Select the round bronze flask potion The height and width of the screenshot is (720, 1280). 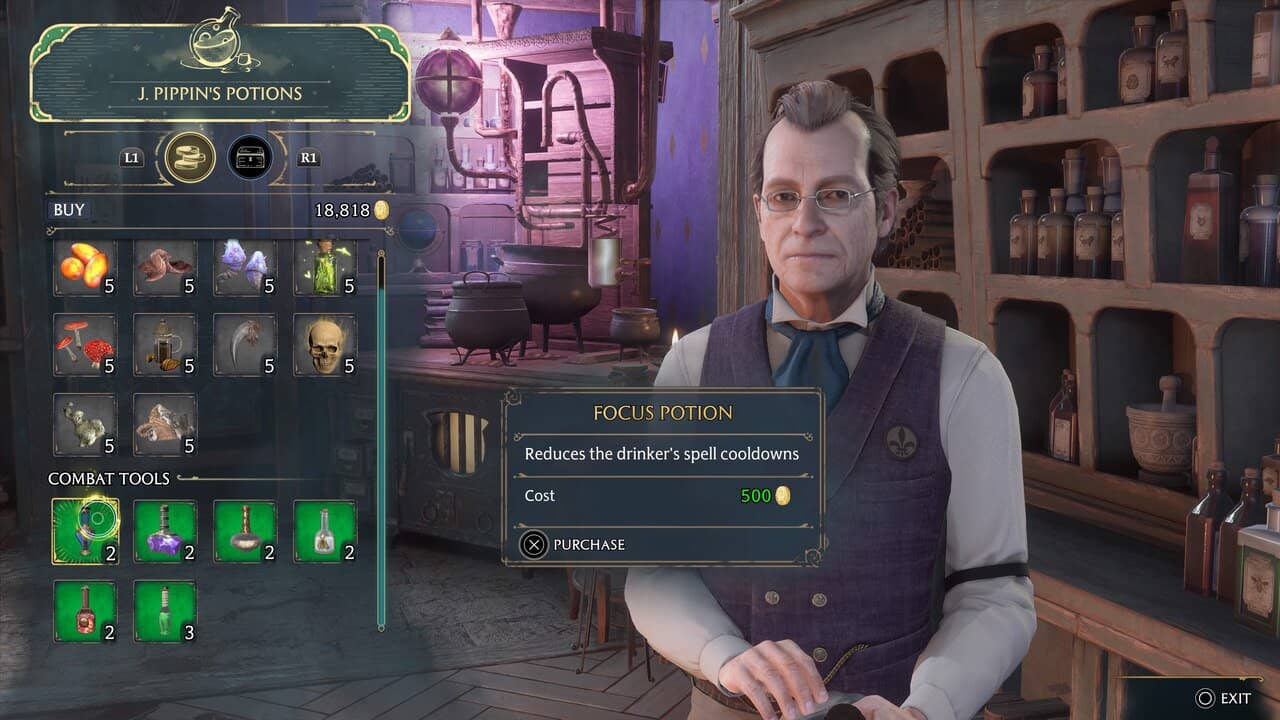coord(245,531)
